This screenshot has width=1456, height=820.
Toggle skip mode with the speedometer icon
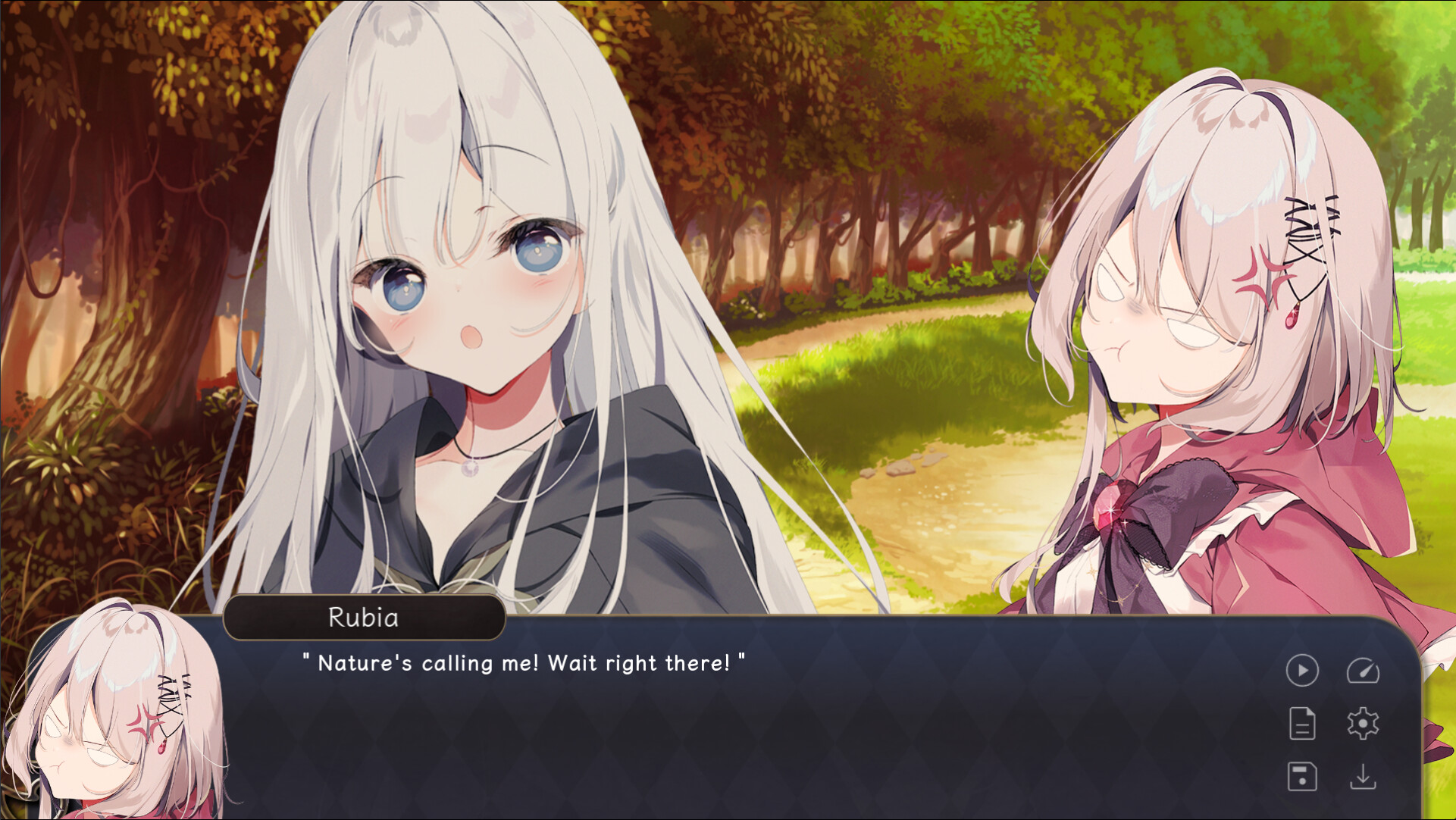click(1363, 671)
